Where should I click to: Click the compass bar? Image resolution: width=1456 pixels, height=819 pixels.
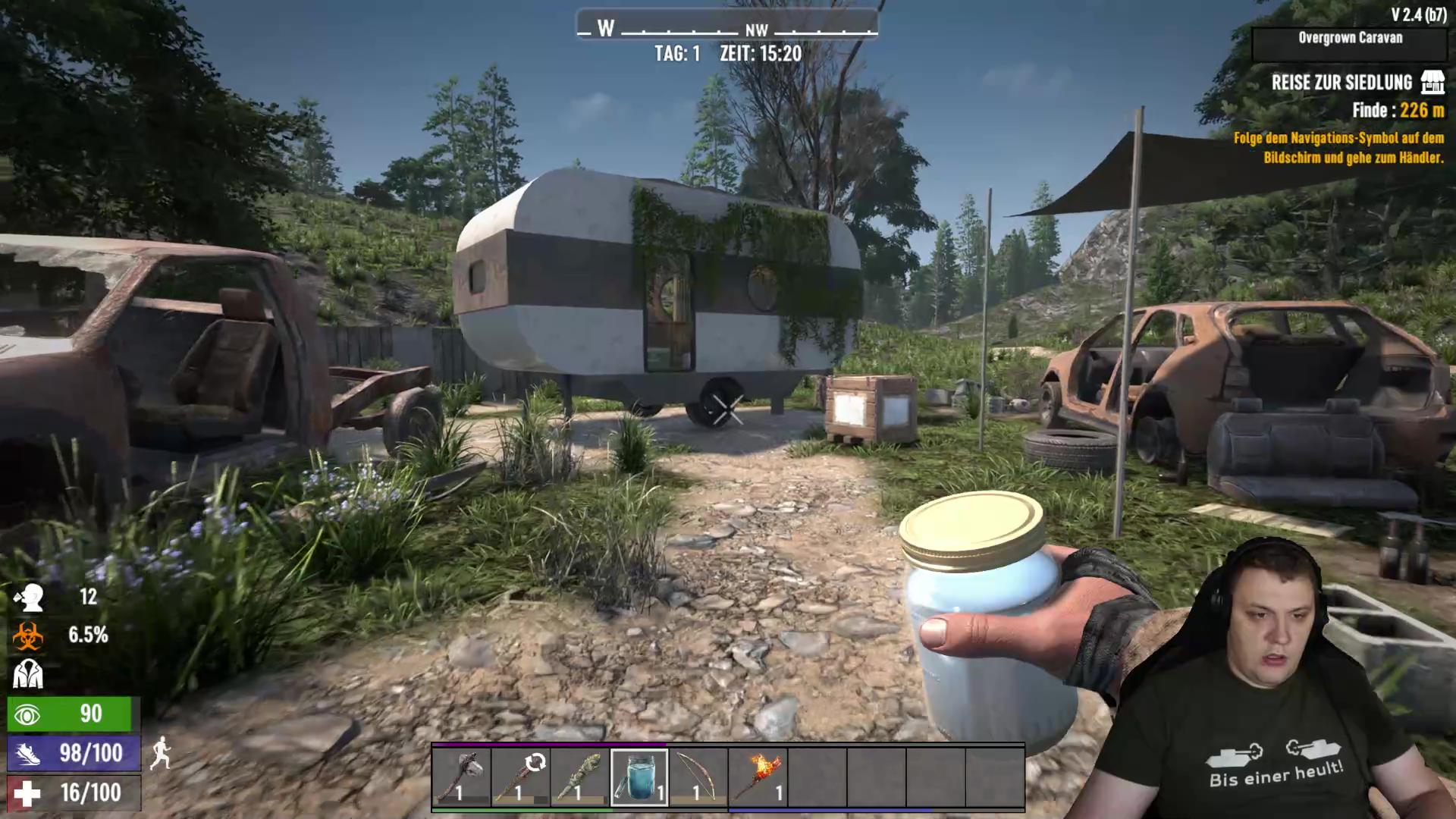click(727, 26)
